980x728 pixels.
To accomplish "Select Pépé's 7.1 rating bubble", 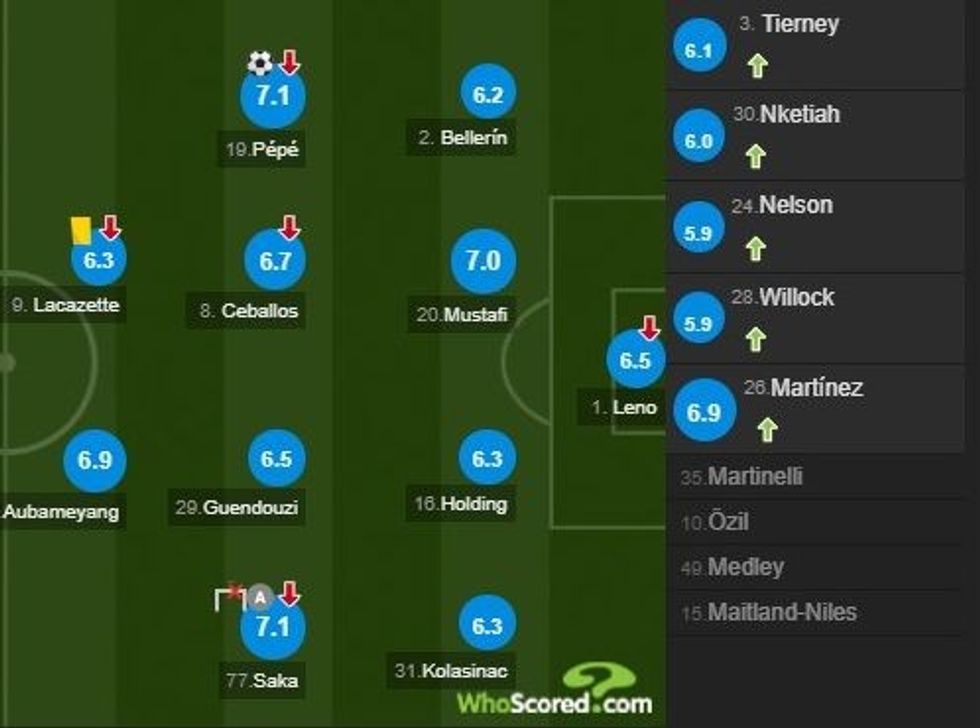I will click(x=272, y=97).
